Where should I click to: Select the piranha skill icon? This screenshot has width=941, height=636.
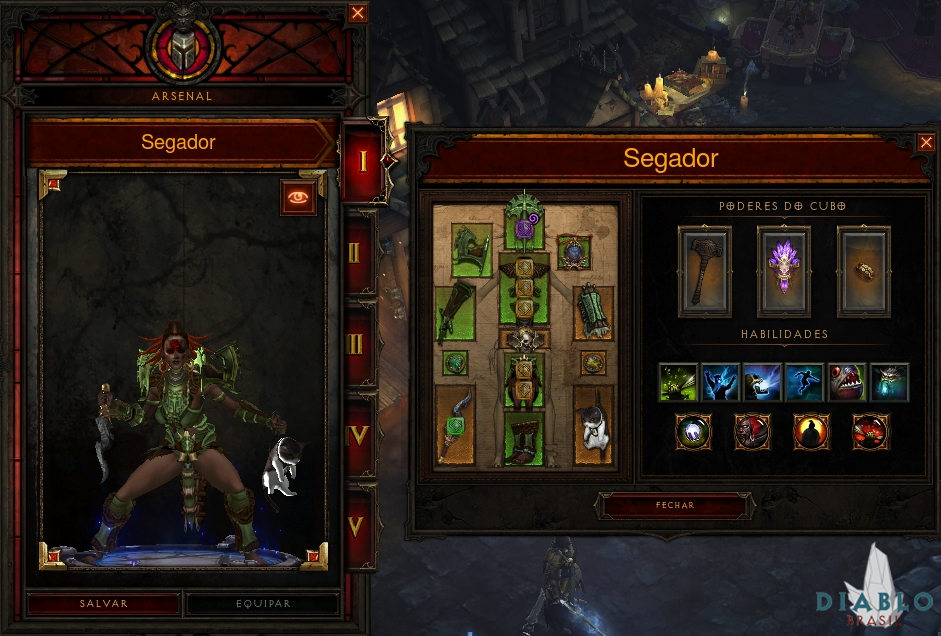coord(847,383)
